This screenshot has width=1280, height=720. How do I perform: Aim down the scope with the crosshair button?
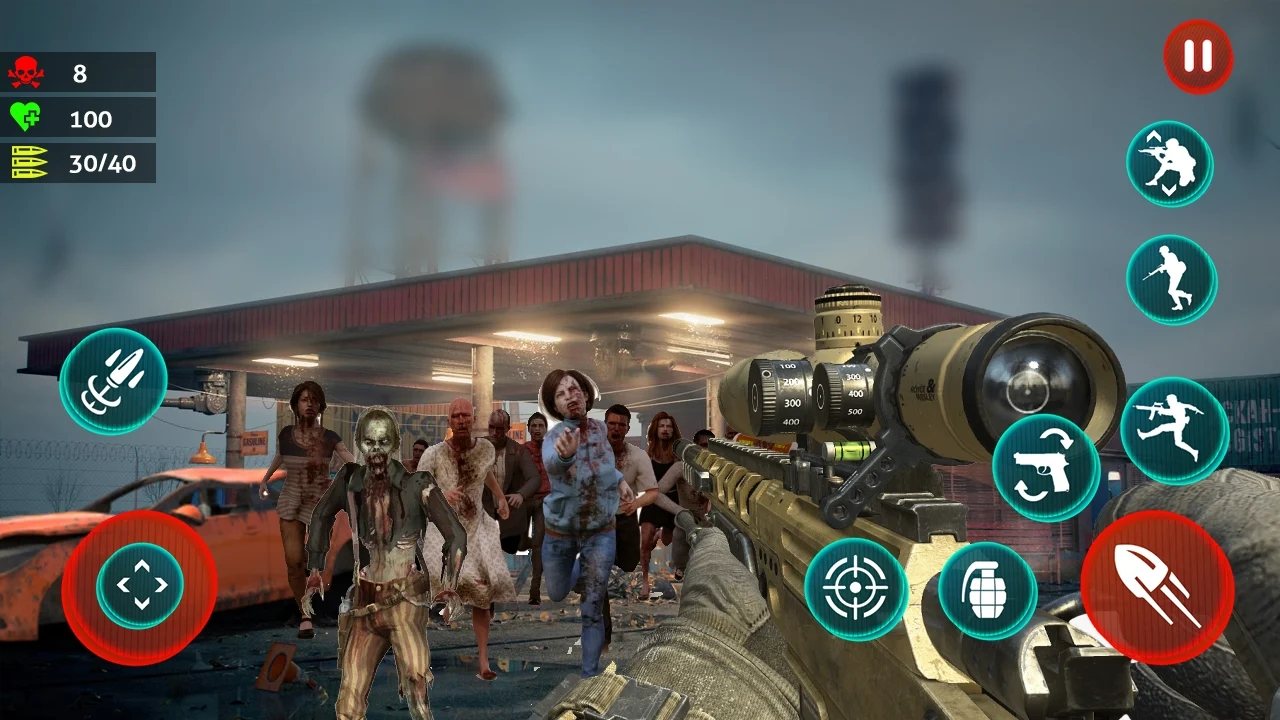856,590
